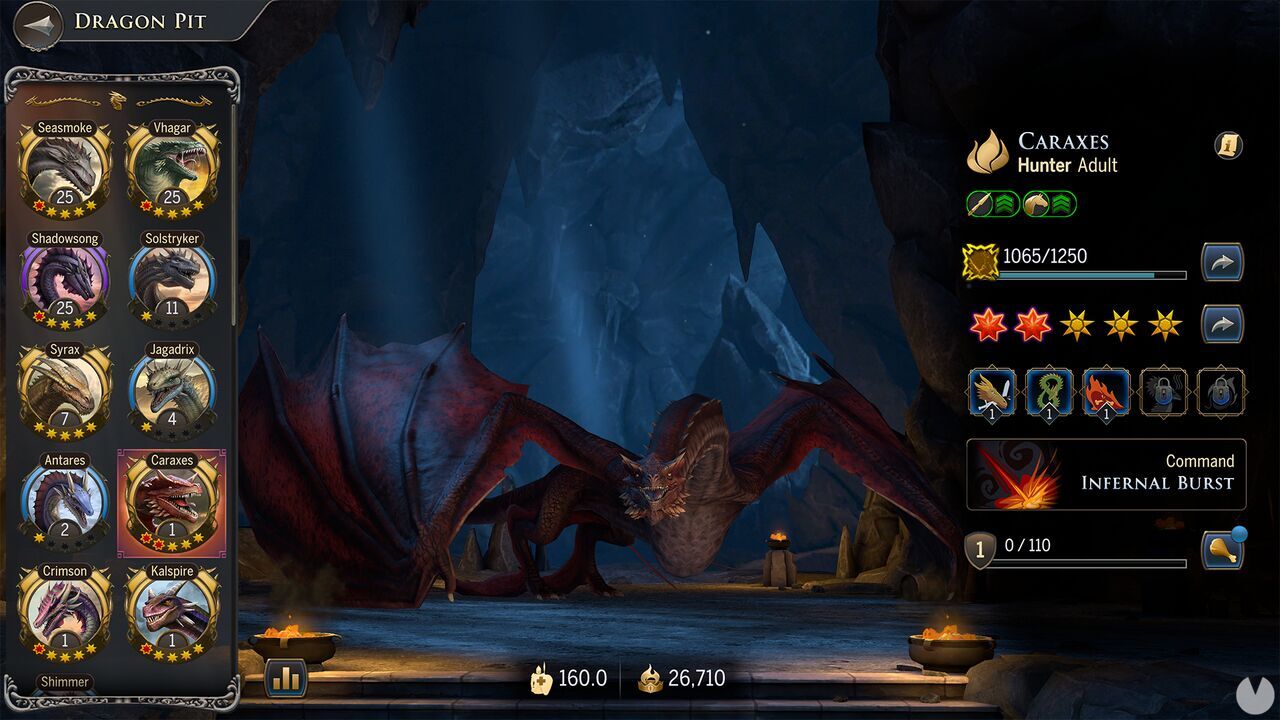Click the Infernal Burst command panel
Screen dimensions: 1280x720
[x=1105, y=477]
